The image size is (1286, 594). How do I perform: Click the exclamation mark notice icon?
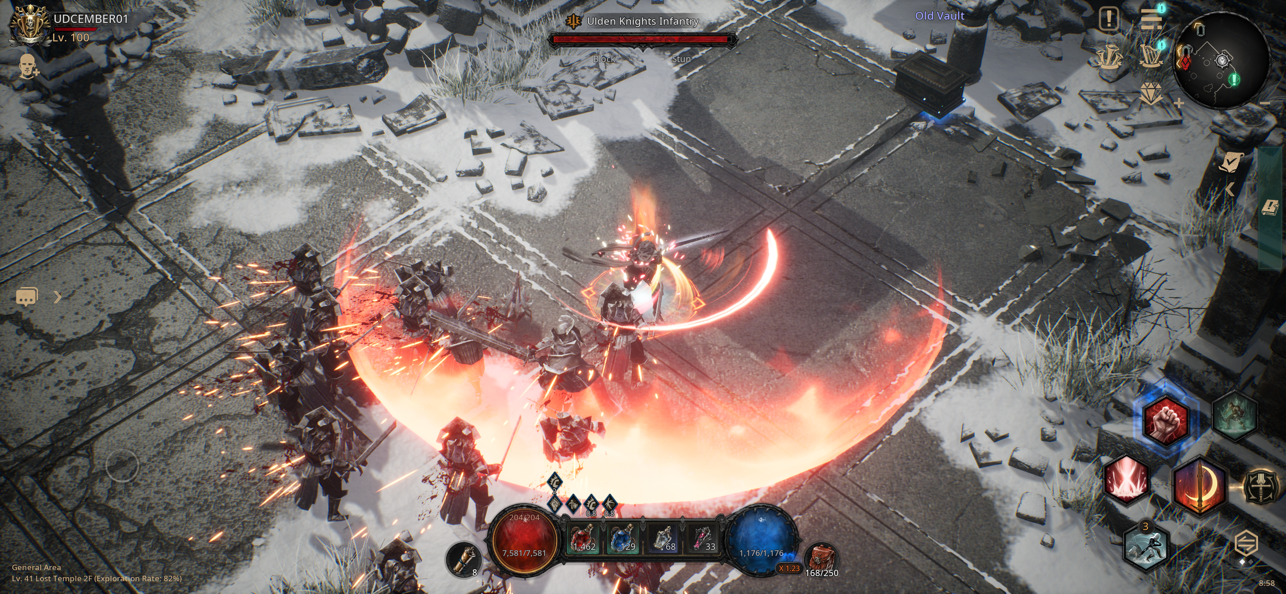[x=1108, y=18]
